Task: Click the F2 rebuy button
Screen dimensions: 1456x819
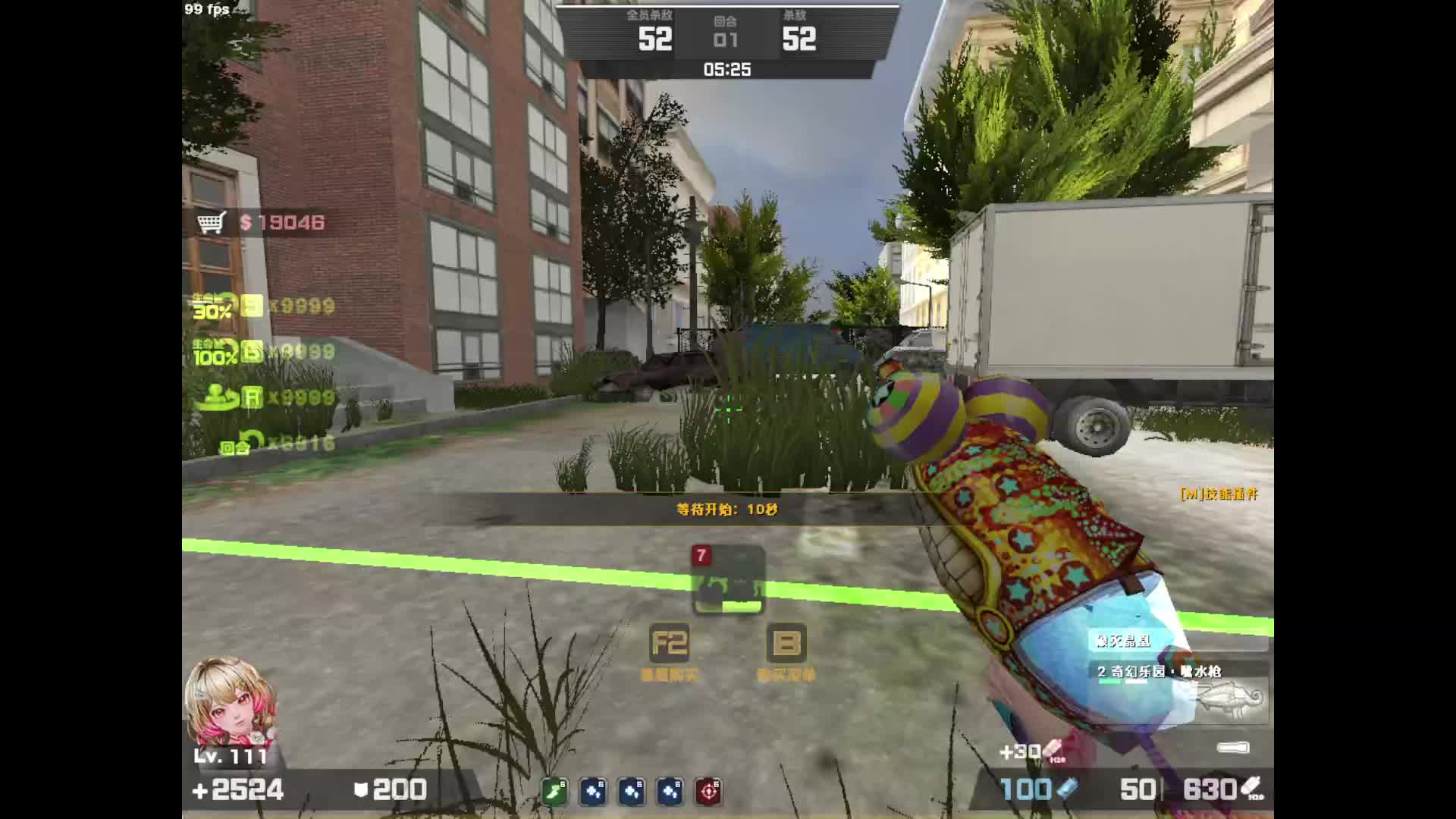Action: (670, 644)
